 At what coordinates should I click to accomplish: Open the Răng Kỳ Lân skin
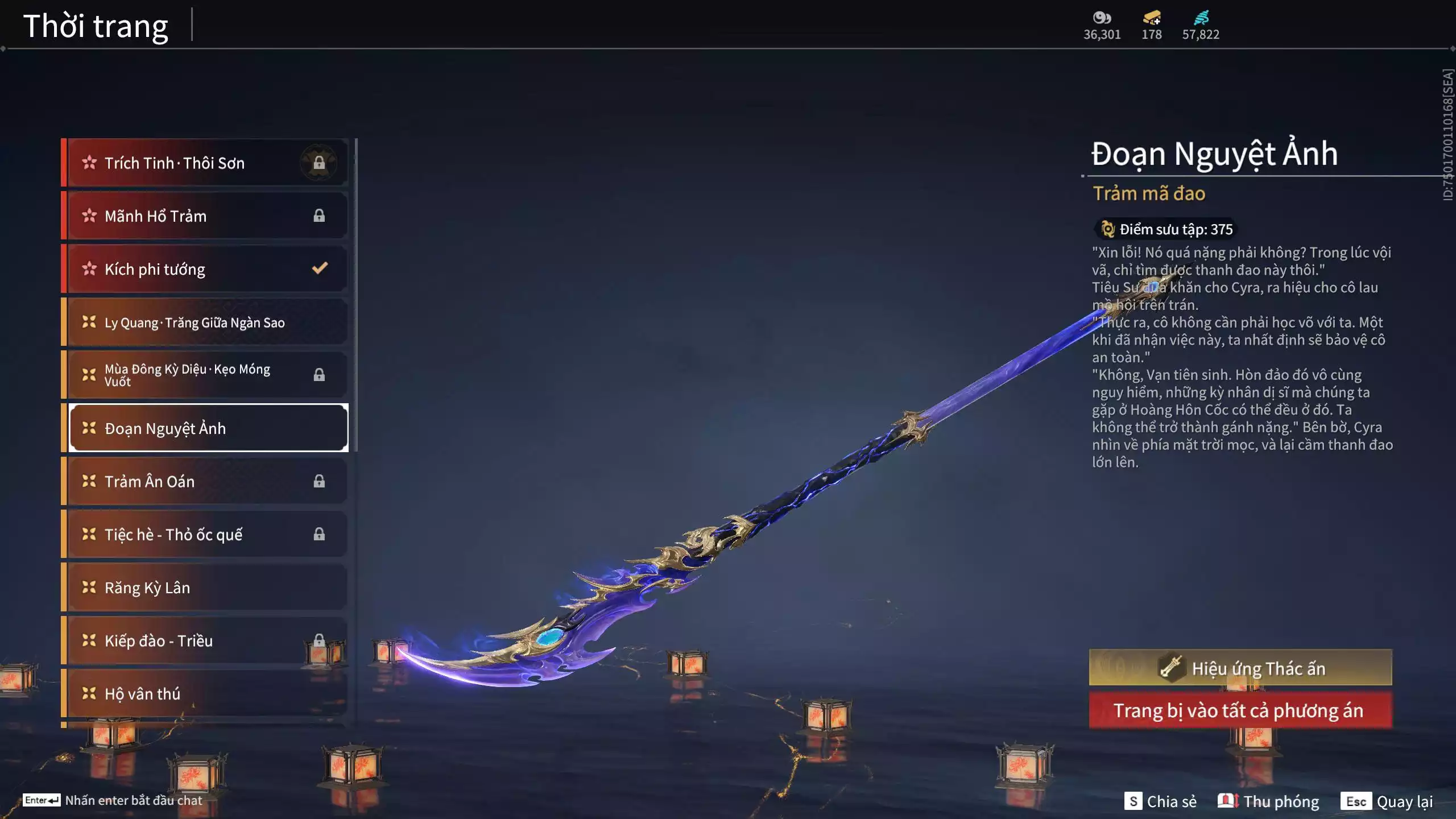click(205, 588)
